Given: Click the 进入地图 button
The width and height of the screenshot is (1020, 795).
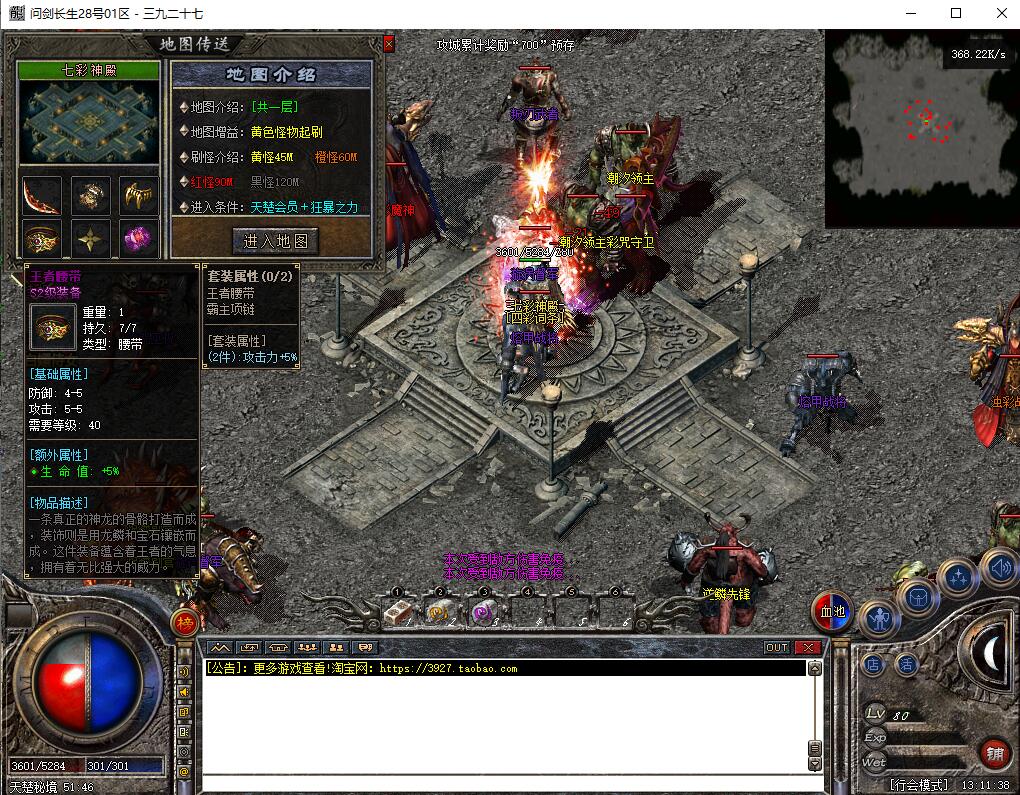Looking at the screenshot, I should coord(275,240).
